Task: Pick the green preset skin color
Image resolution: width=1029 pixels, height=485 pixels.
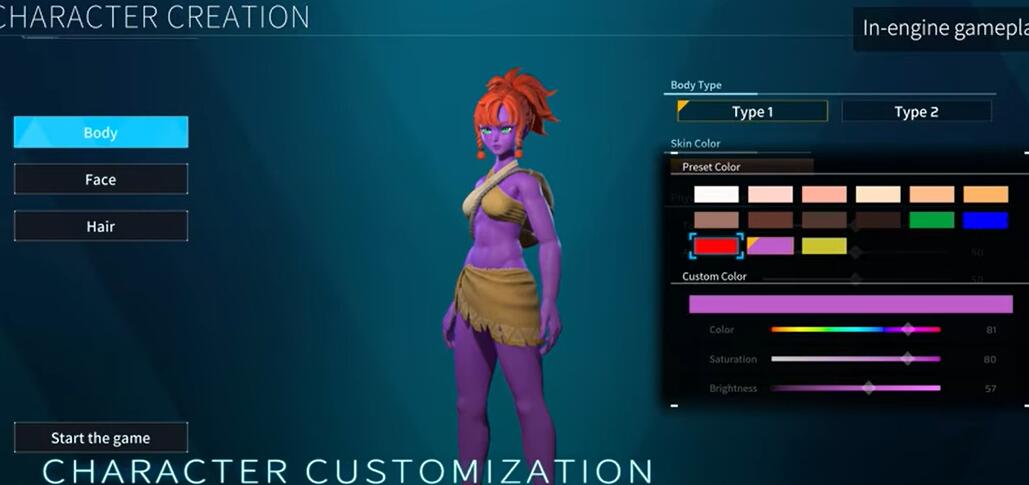Action: [932, 220]
